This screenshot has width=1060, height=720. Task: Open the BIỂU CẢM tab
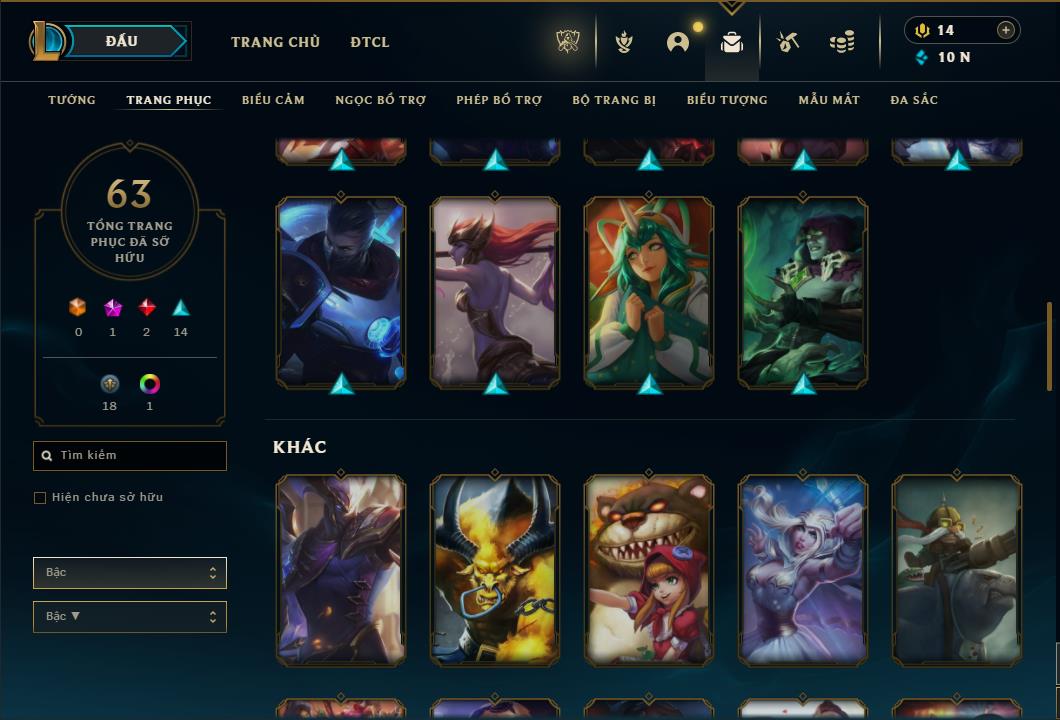[x=273, y=100]
